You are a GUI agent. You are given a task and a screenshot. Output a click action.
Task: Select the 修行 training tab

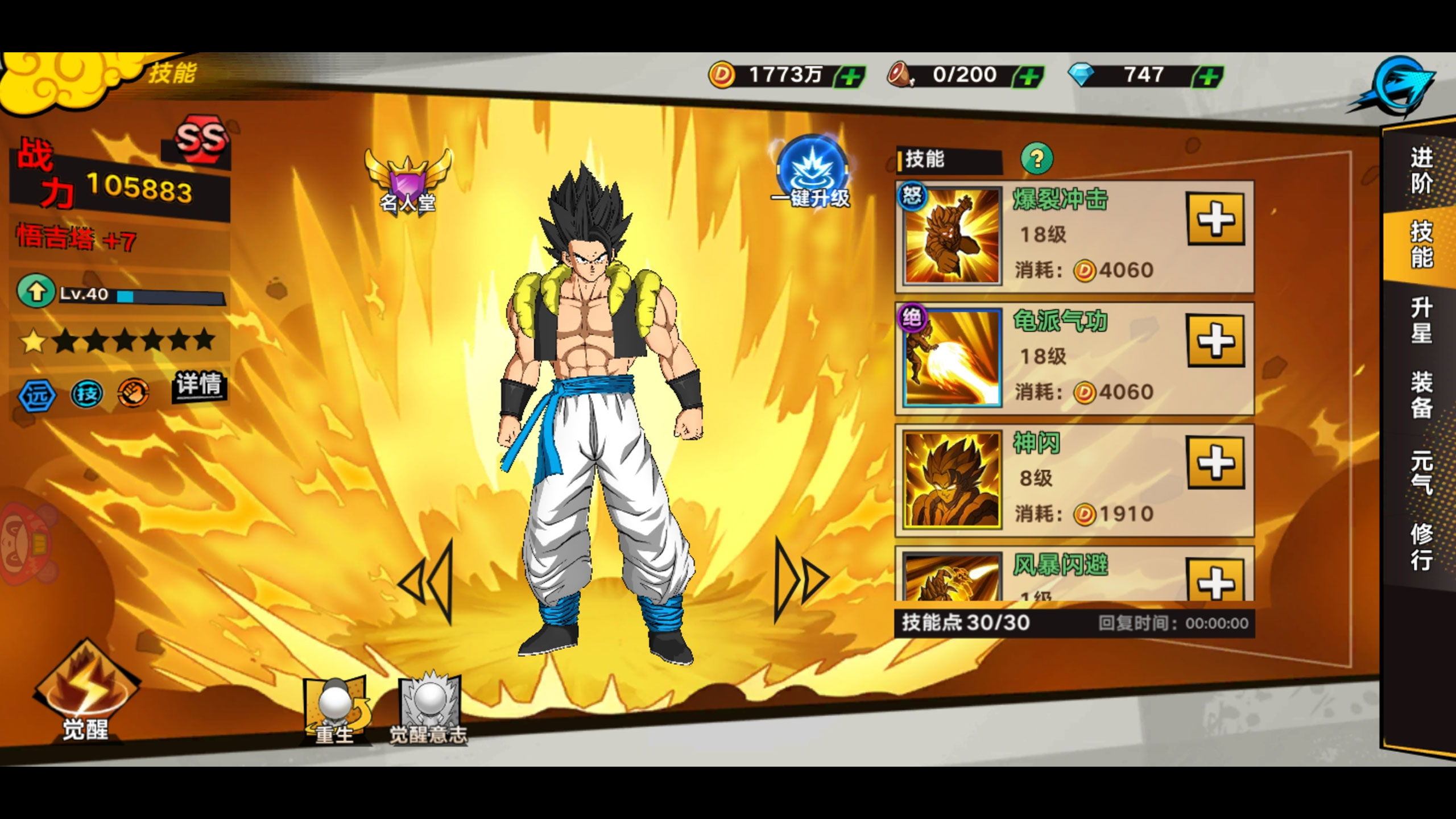pos(1421,546)
